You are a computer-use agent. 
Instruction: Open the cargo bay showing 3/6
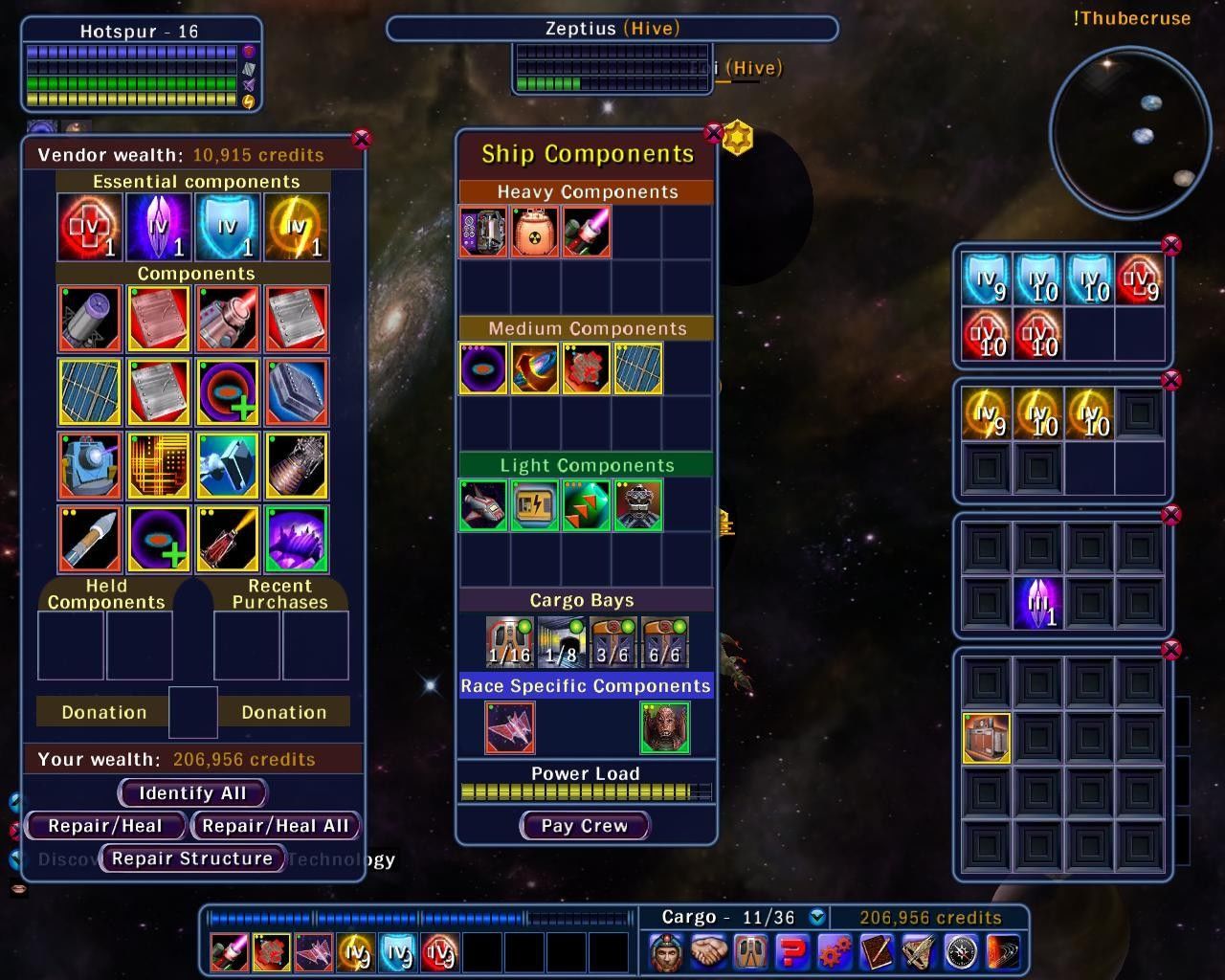pyautogui.click(x=612, y=642)
